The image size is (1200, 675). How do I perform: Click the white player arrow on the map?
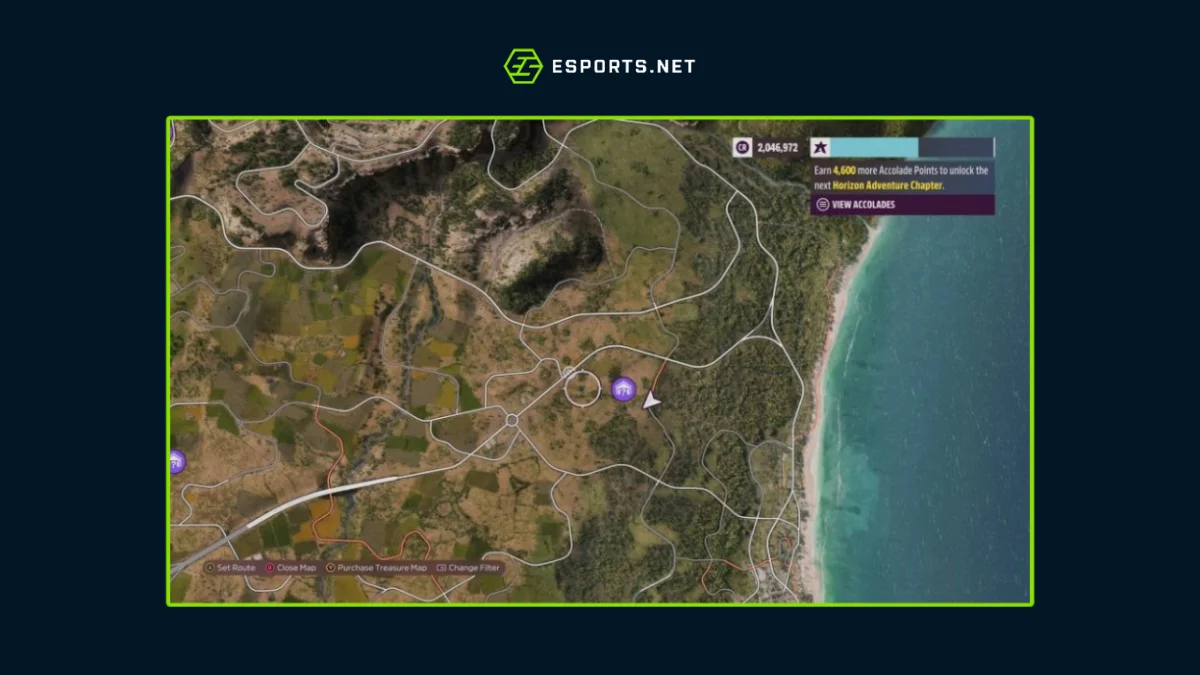click(651, 401)
